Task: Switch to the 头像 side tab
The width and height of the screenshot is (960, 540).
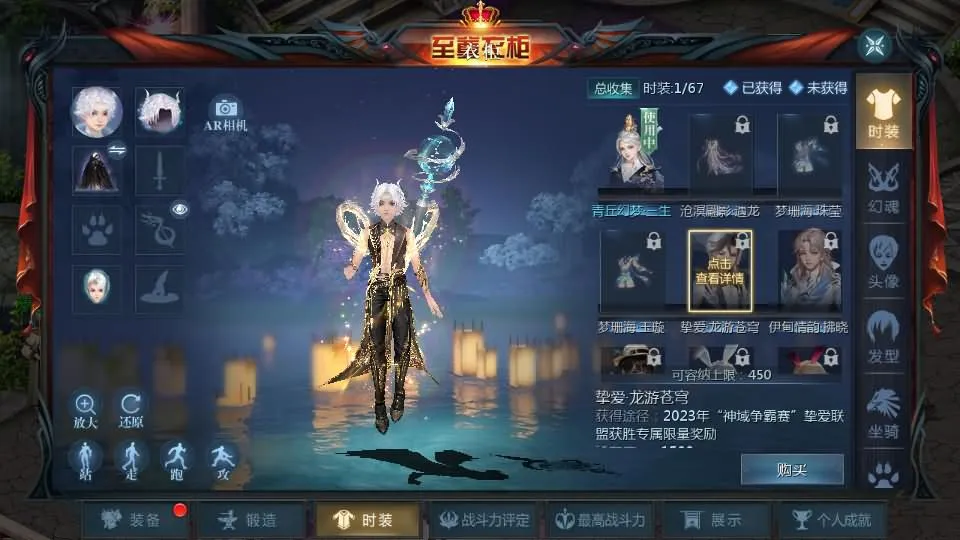Action: coord(883,262)
